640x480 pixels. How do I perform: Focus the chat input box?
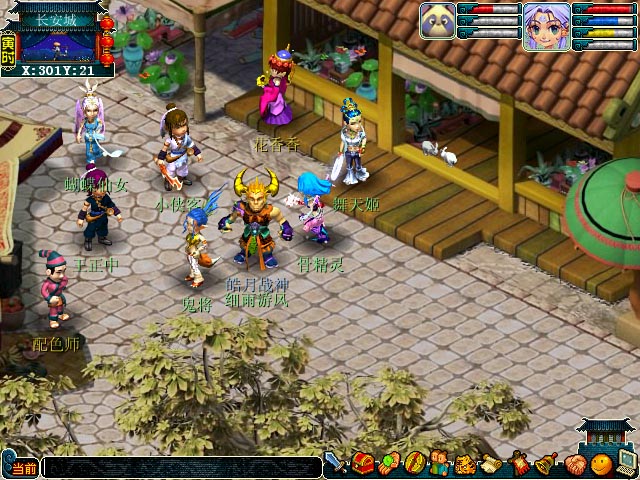[180, 467]
